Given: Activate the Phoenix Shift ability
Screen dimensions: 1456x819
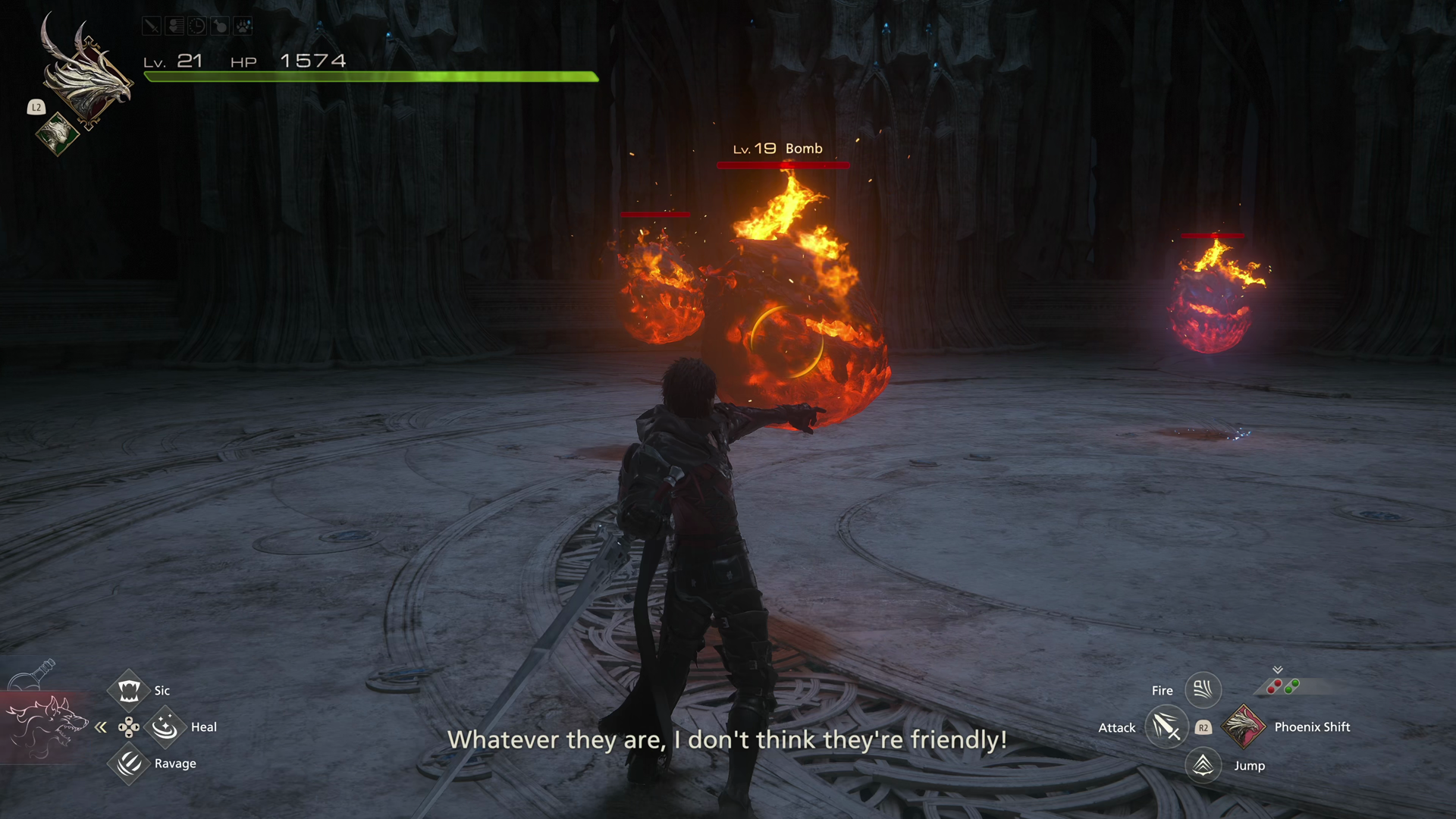Looking at the screenshot, I should point(1244,726).
